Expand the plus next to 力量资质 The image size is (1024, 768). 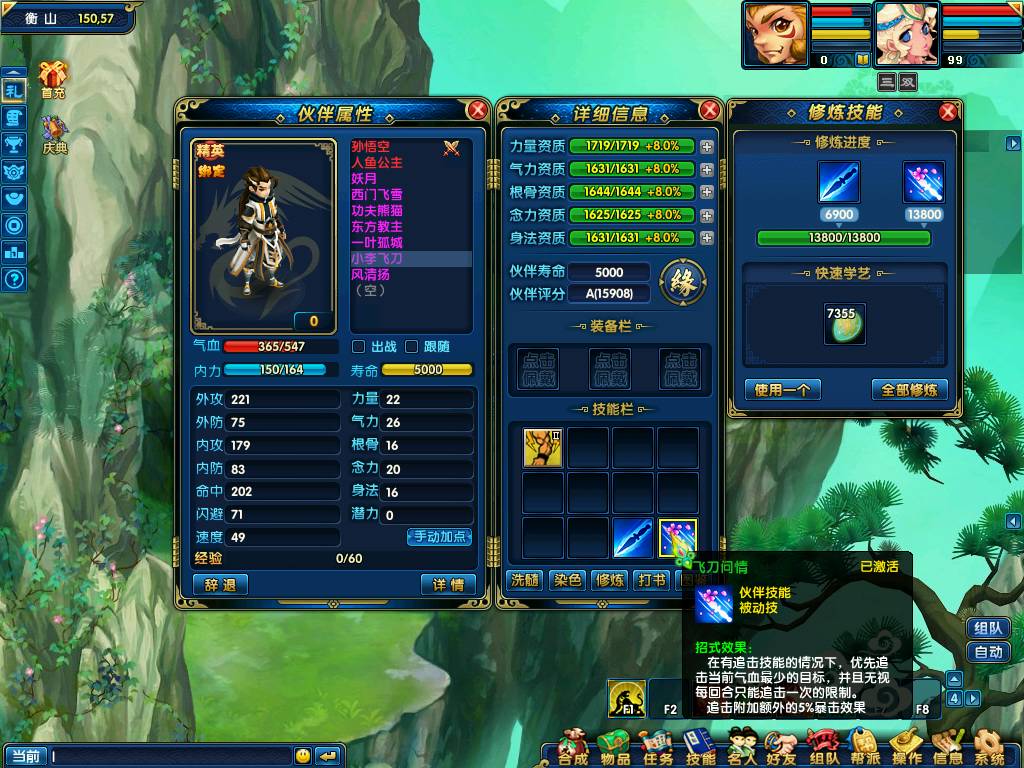point(707,146)
